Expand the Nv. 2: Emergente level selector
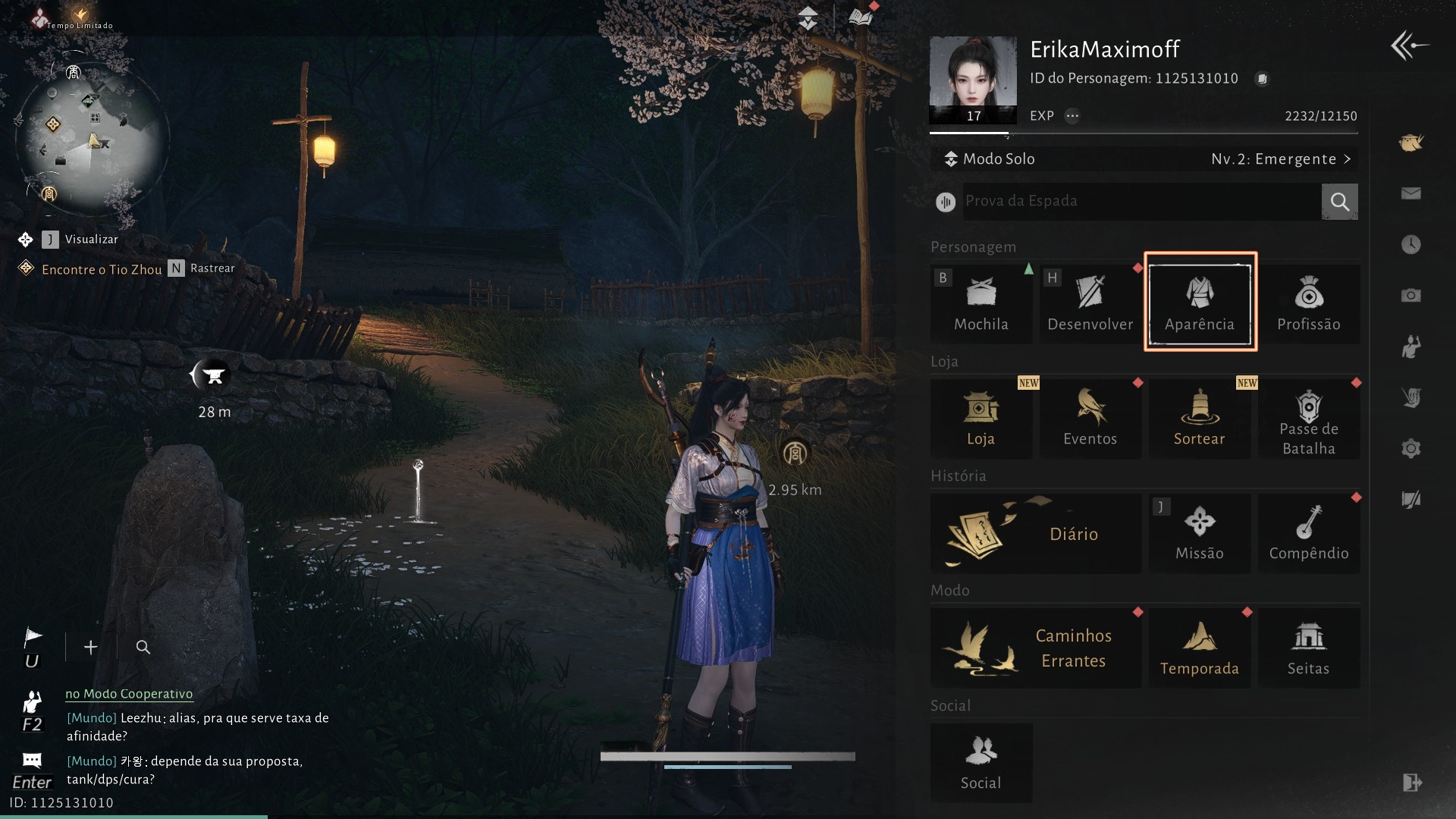The image size is (1456, 819). (1280, 159)
